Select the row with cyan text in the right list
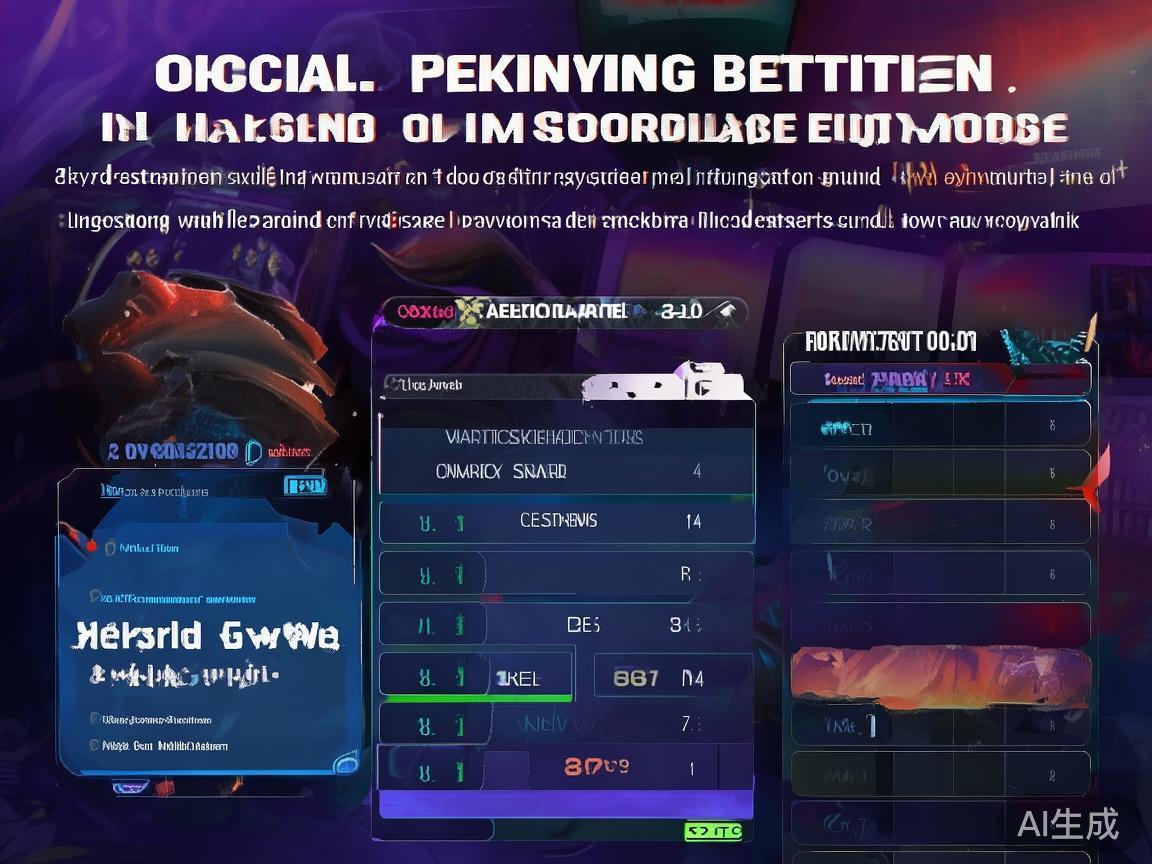This screenshot has width=1152, height=864. click(938, 428)
